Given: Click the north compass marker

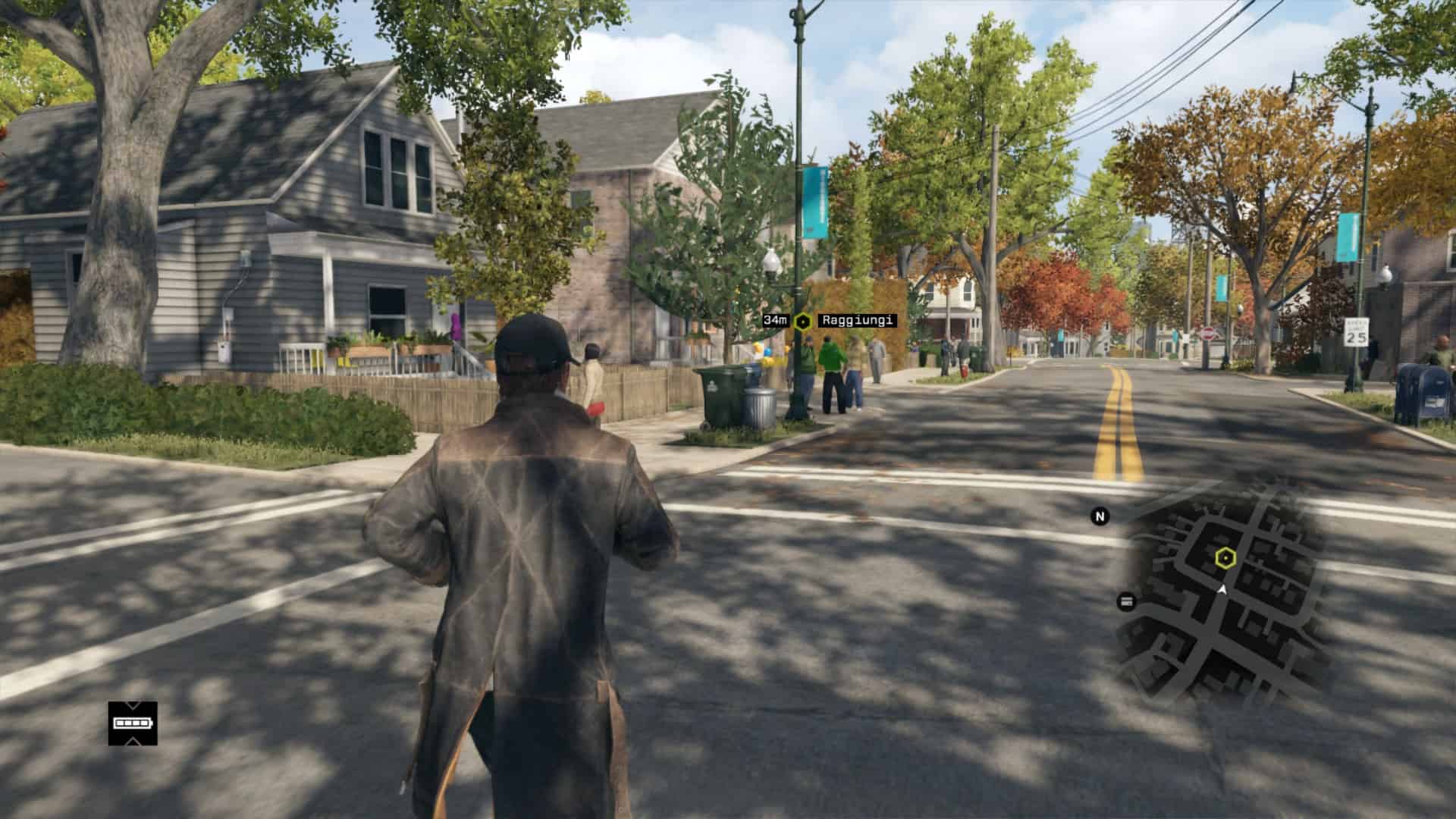Looking at the screenshot, I should coord(1100,516).
